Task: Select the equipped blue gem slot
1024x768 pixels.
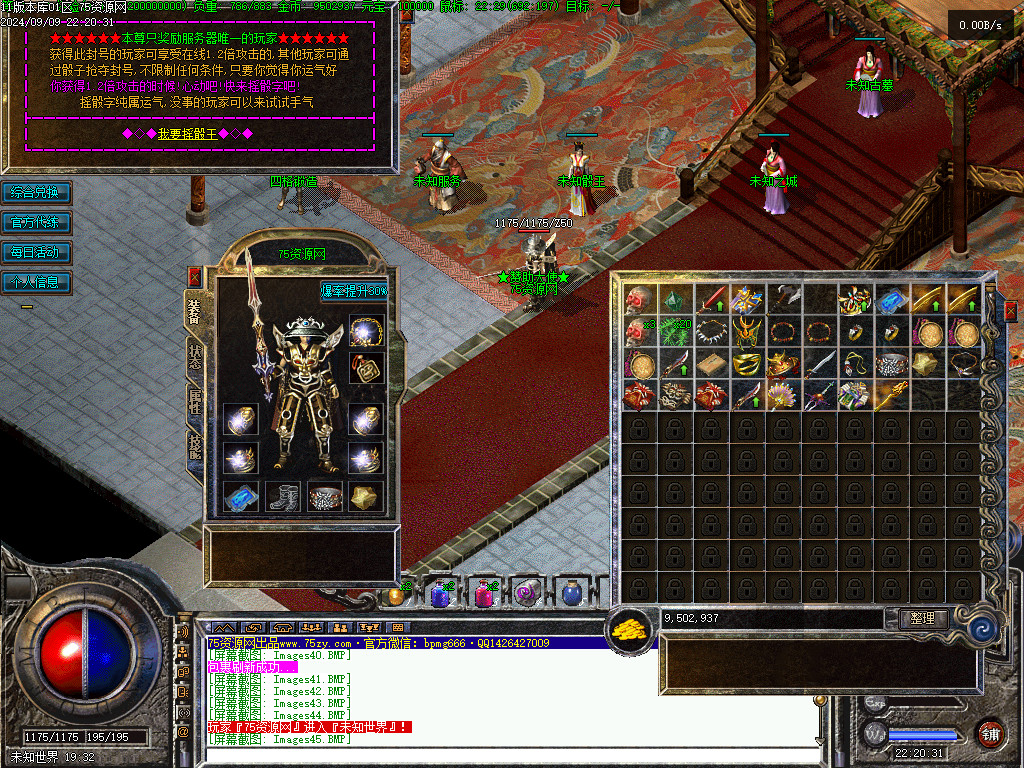Action: pos(240,496)
